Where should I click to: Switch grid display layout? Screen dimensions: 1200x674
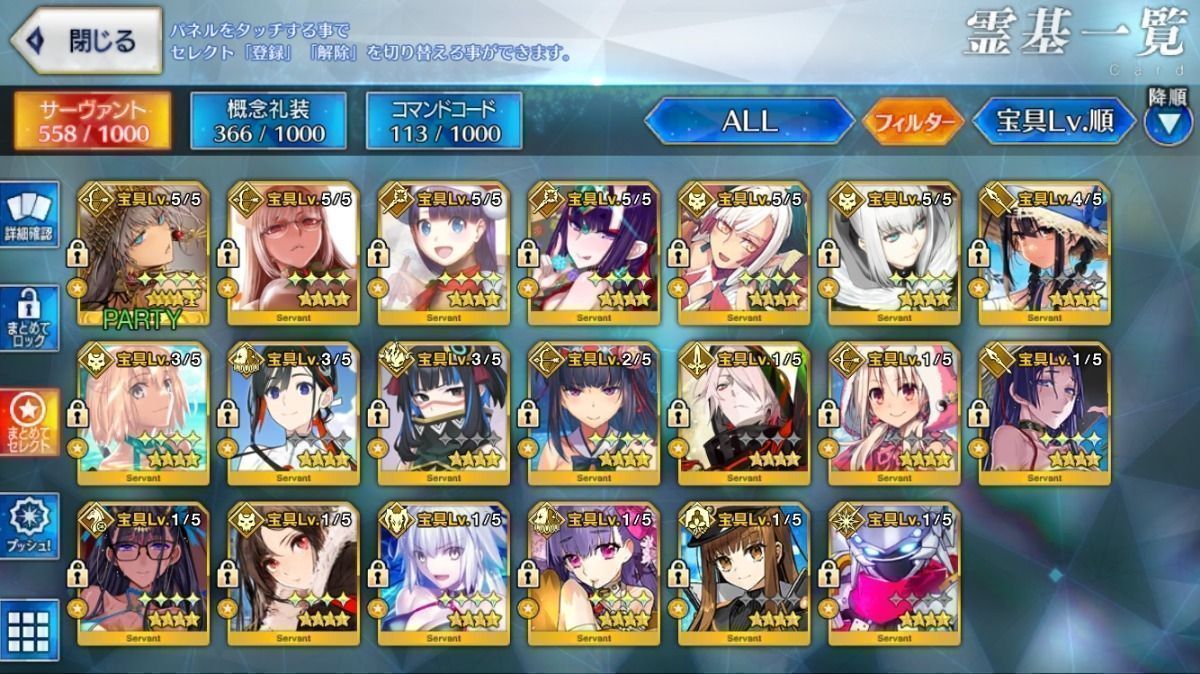29,629
